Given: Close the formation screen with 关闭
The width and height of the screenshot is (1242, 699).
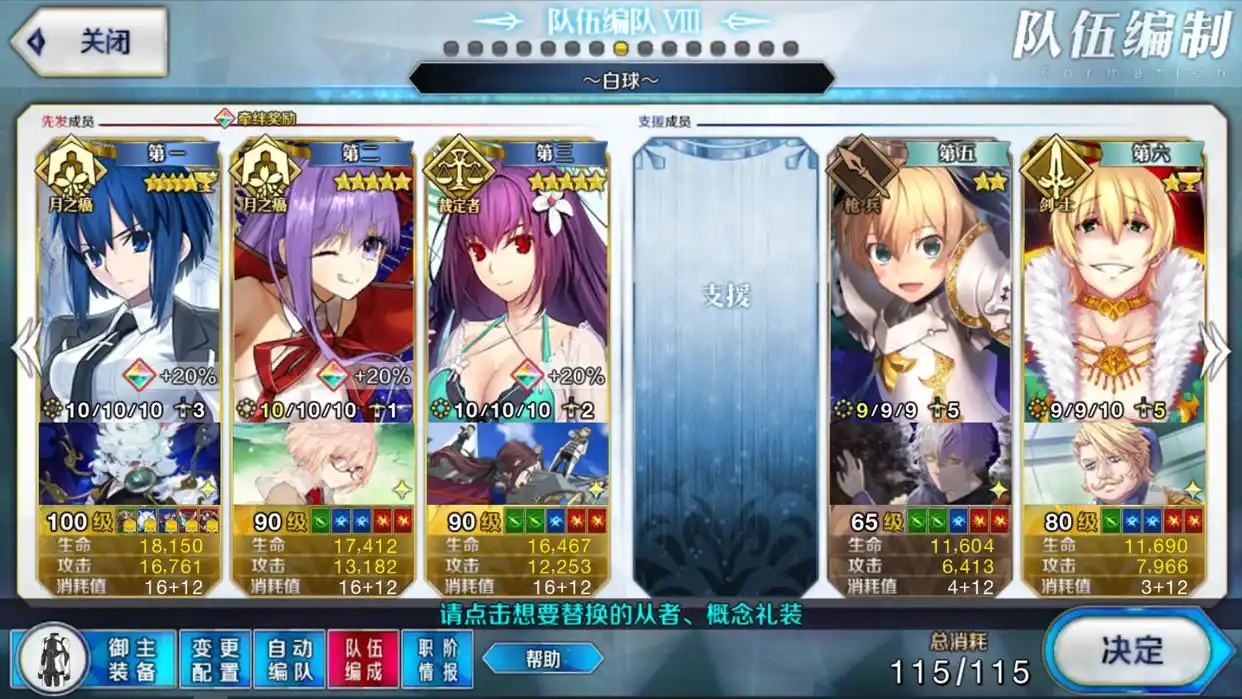Looking at the screenshot, I should click(88, 42).
